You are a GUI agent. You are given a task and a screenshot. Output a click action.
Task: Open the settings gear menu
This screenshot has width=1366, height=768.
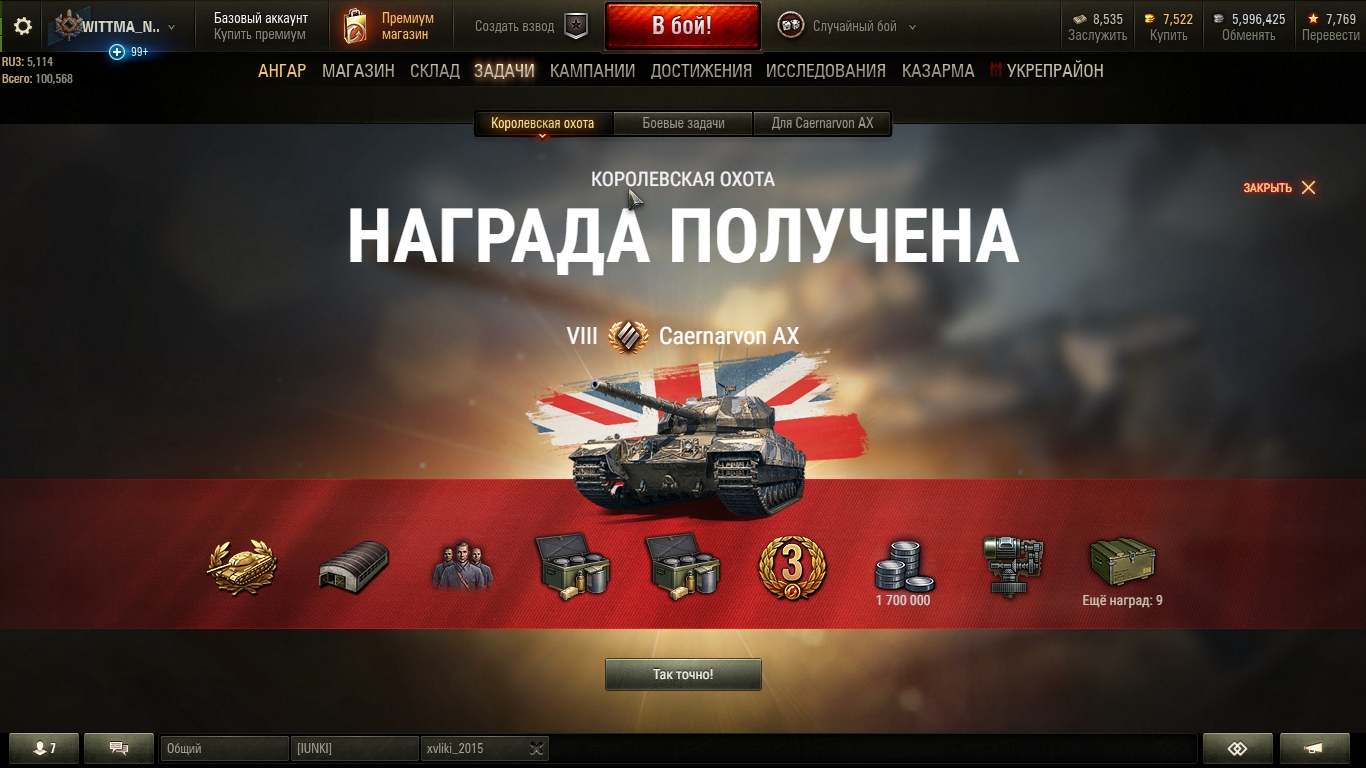pos(22,26)
